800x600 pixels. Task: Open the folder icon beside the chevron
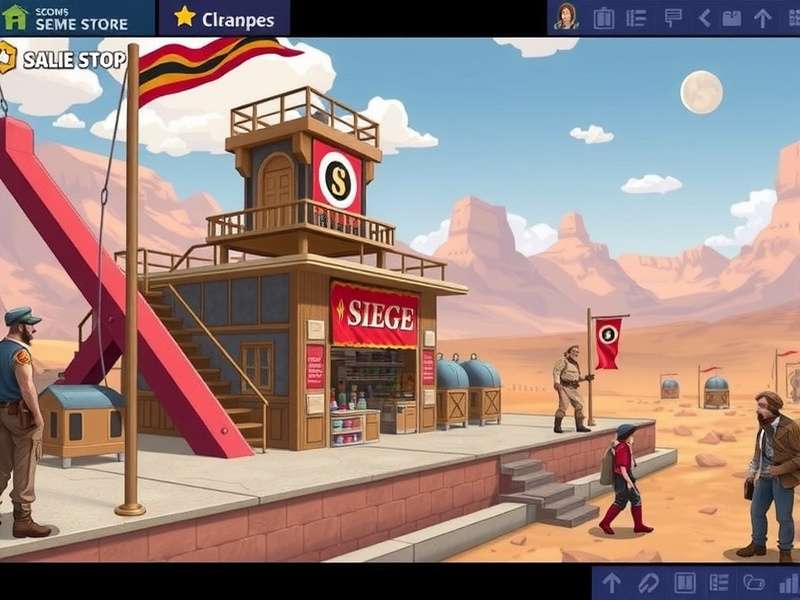point(732,18)
